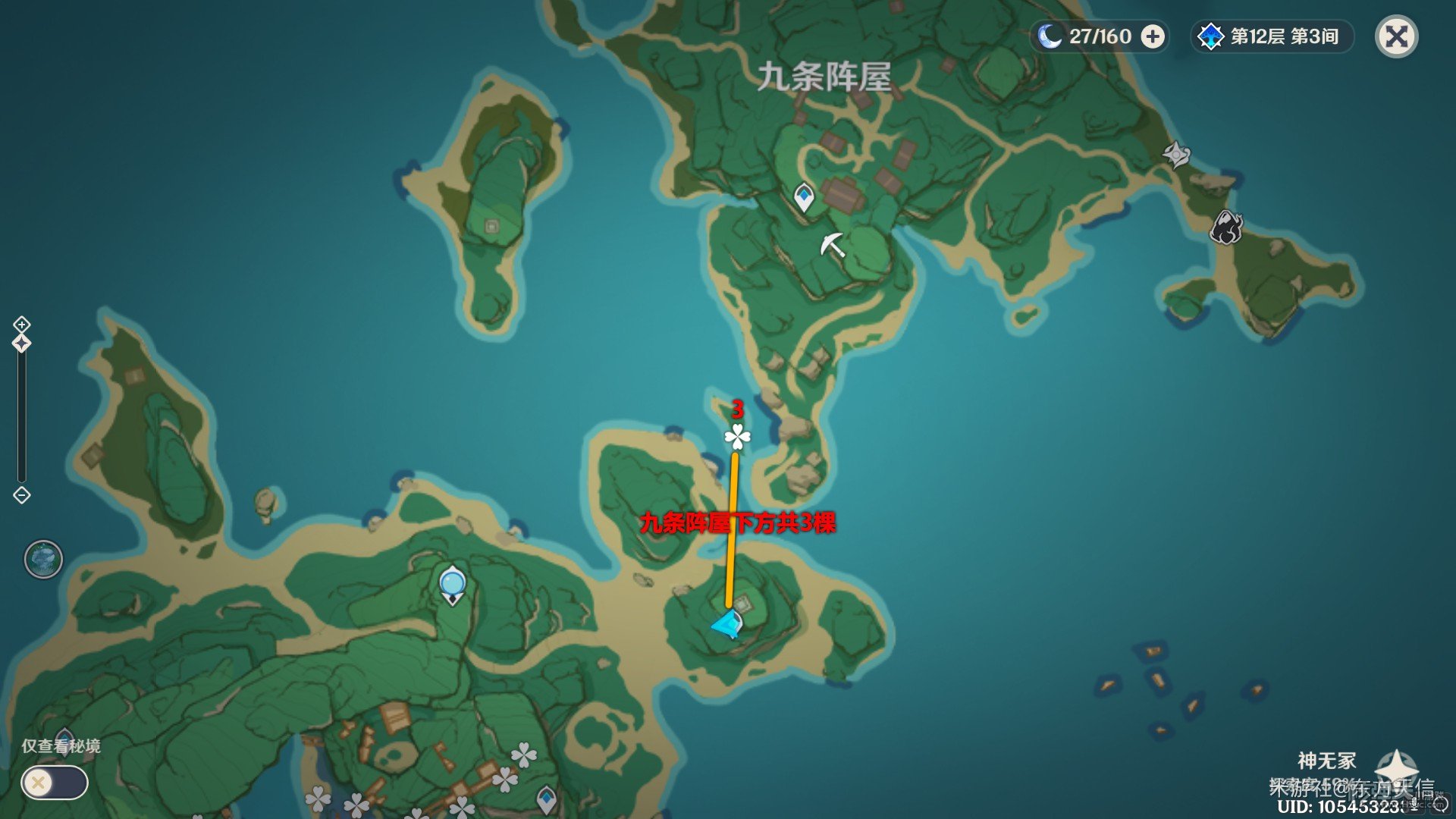
Task: Click the 27/160 resin counter pill
Action: 1100,35
